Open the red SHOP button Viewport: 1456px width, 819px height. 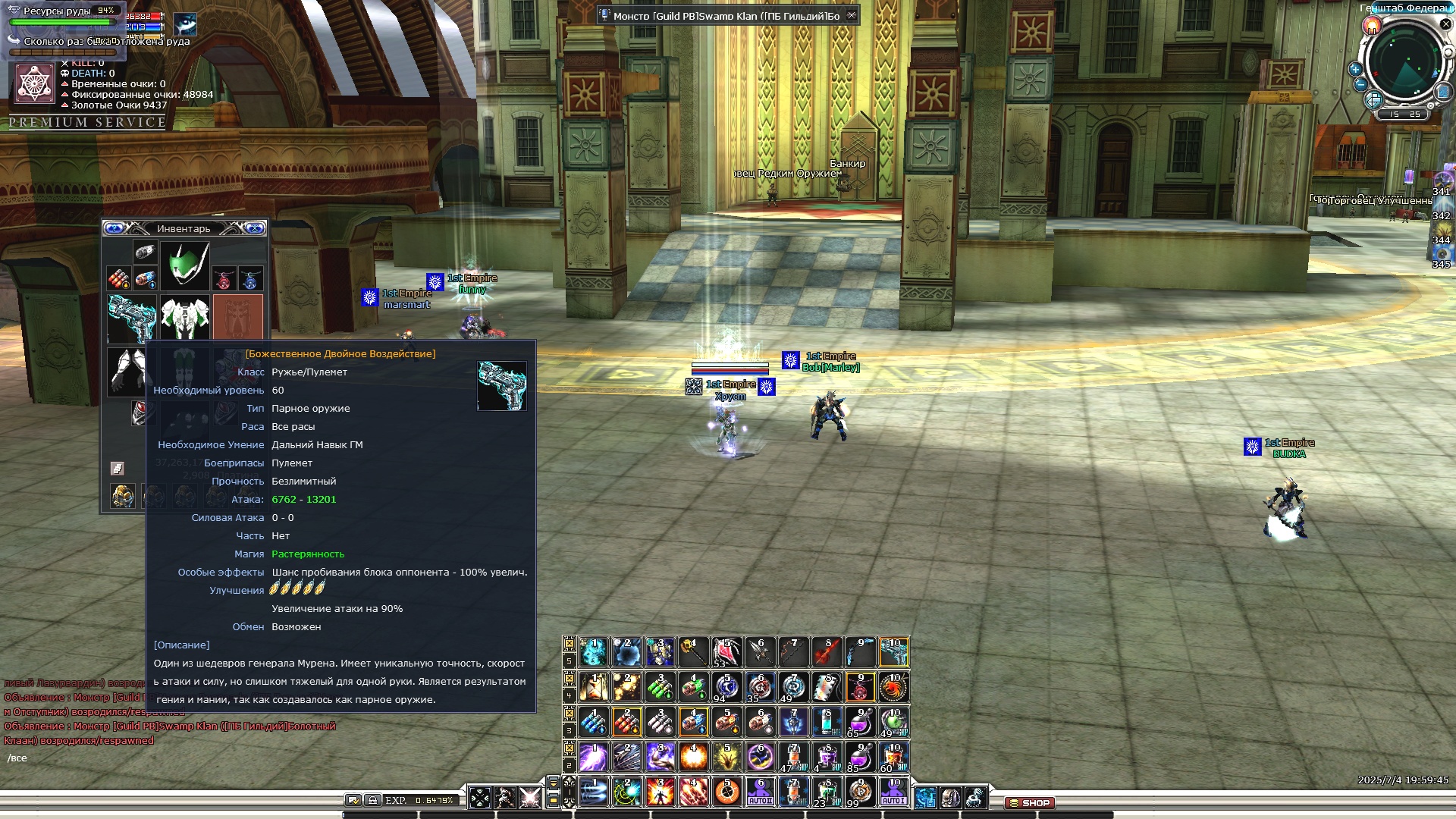[x=1030, y=802]
